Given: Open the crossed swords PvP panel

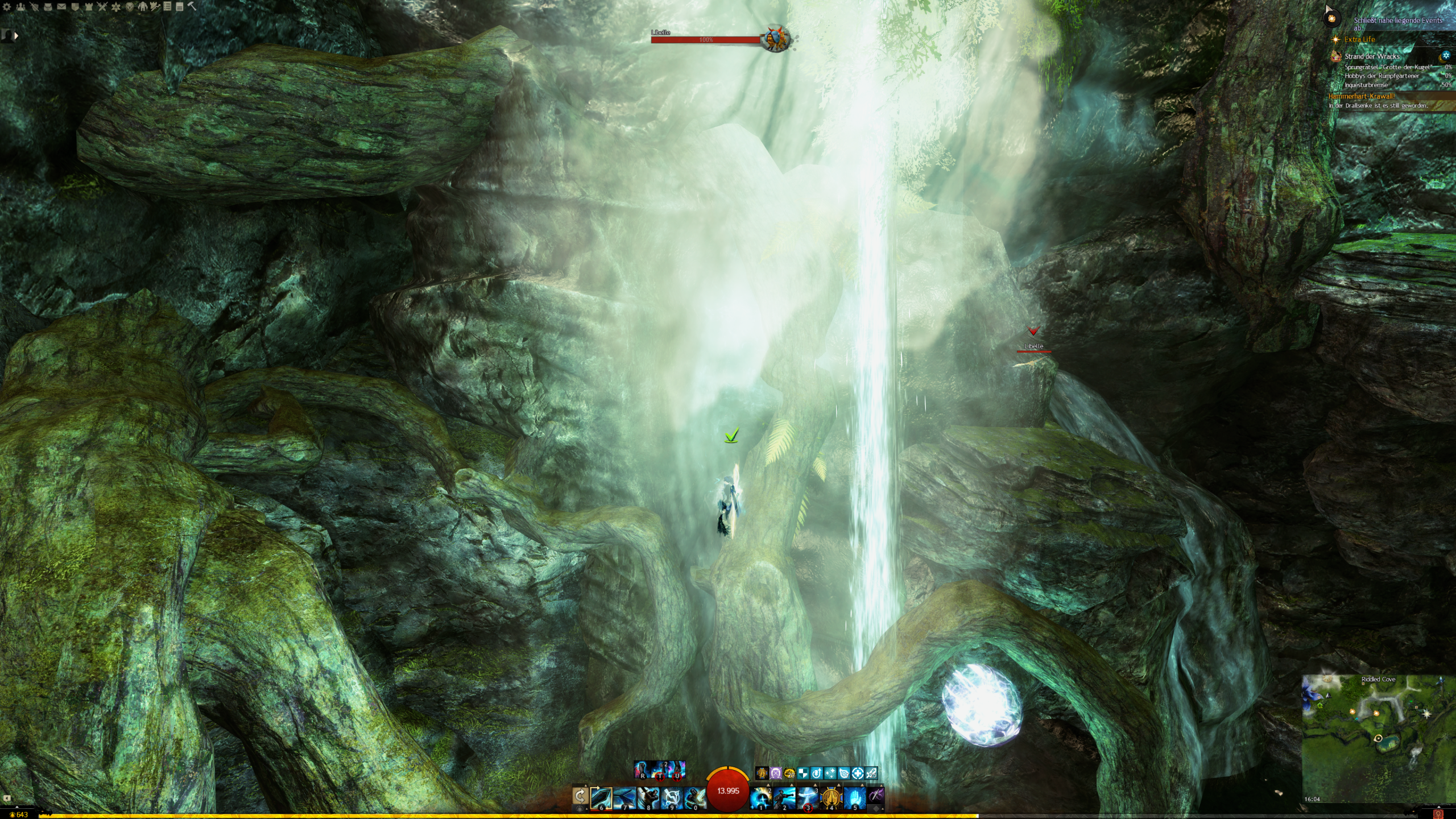Looking at the screenshot, I should click(x=102, y=7).
